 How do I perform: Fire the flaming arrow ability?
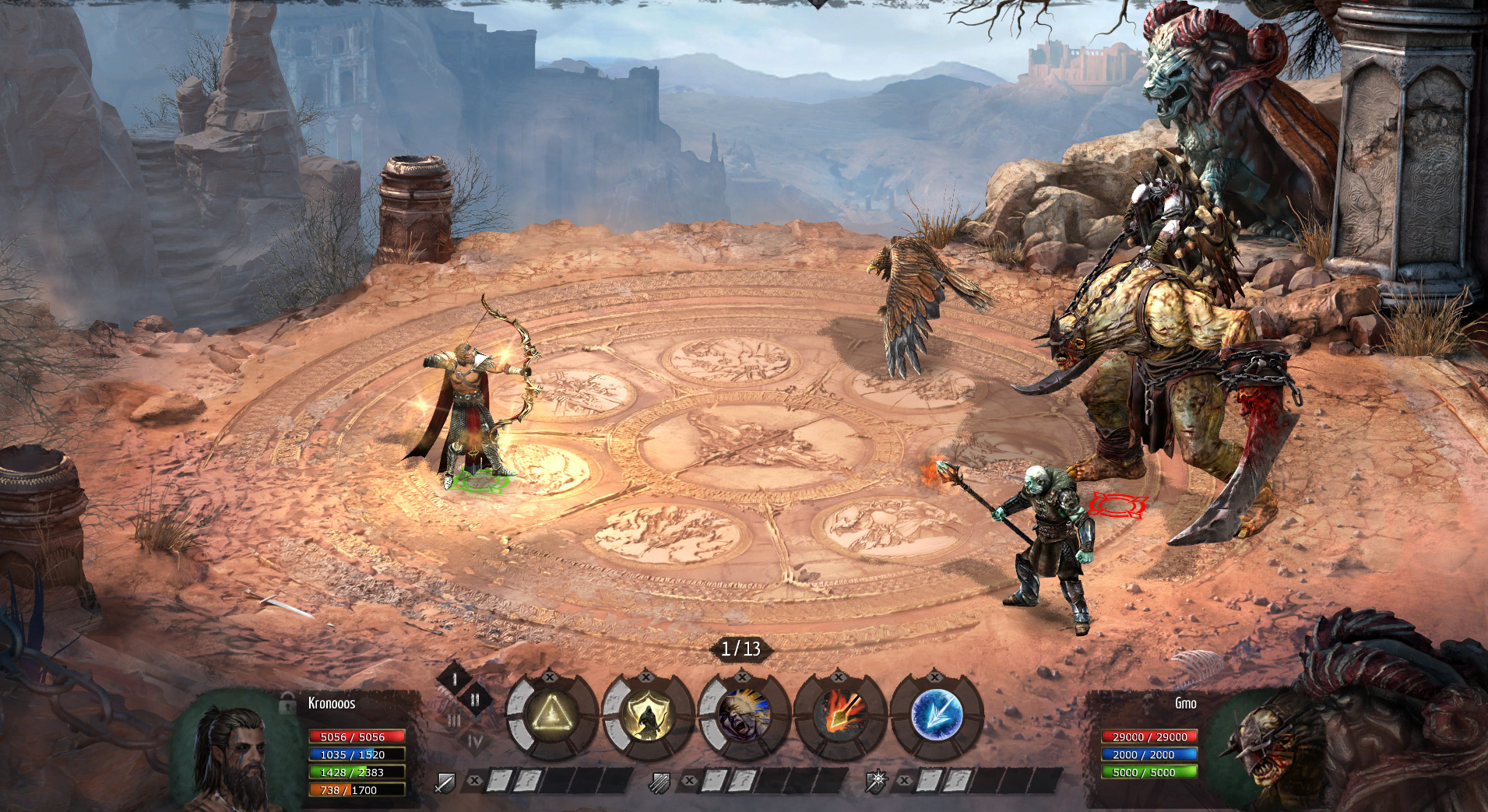point(840,714)
